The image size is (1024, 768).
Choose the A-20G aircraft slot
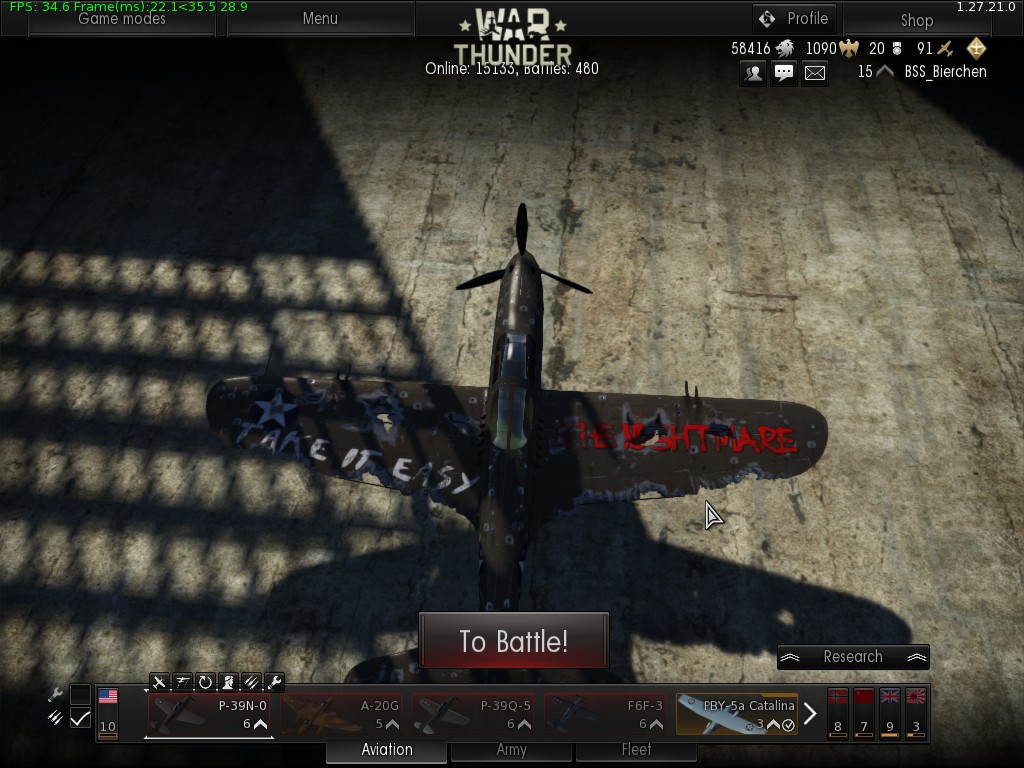tap(341, 714)
